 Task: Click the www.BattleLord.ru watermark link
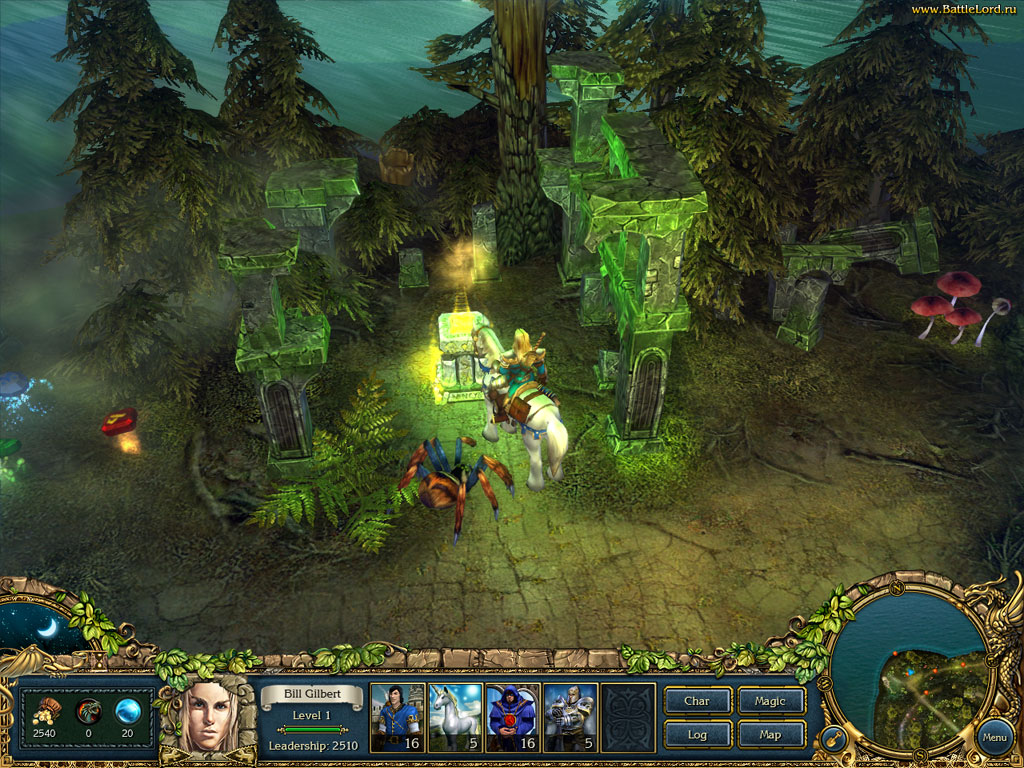coord(964,9)
